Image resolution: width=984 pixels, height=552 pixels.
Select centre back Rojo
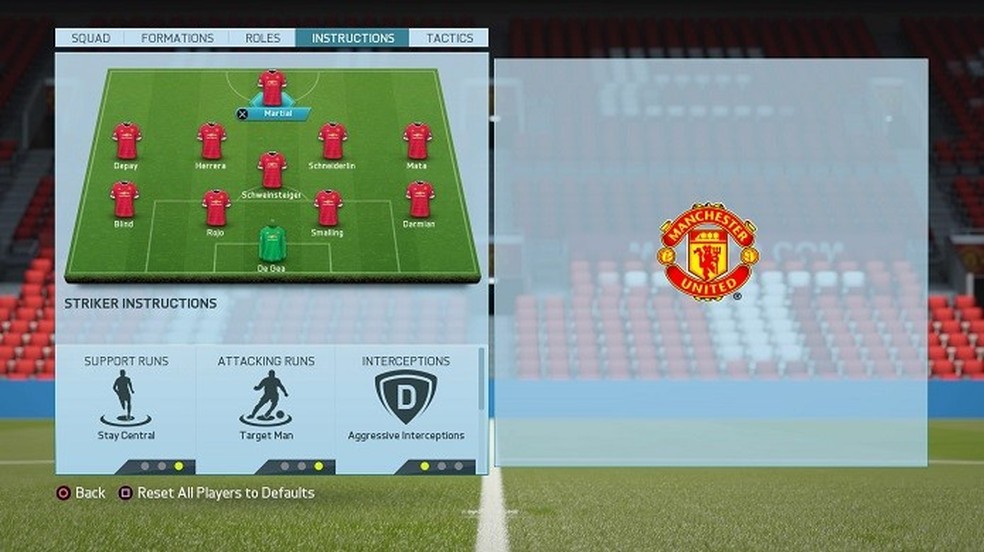pos(216,207)
